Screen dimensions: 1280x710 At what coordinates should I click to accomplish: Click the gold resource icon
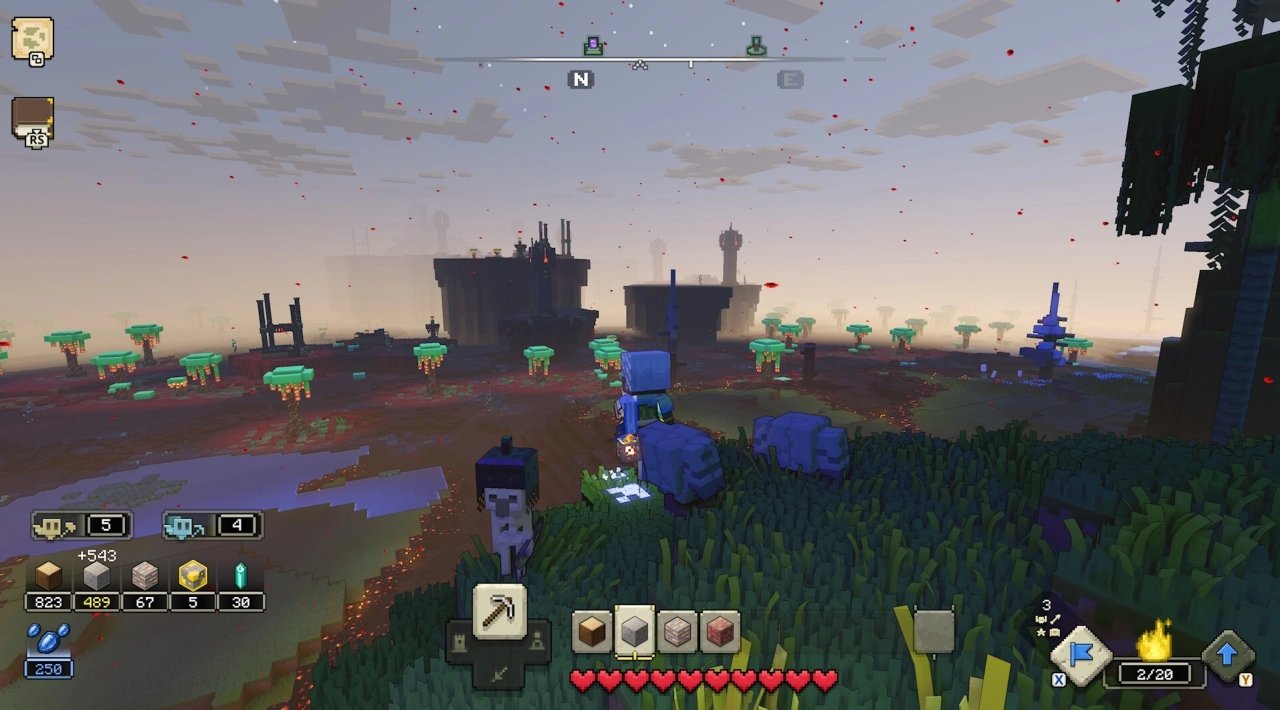[x=192, y=576]
